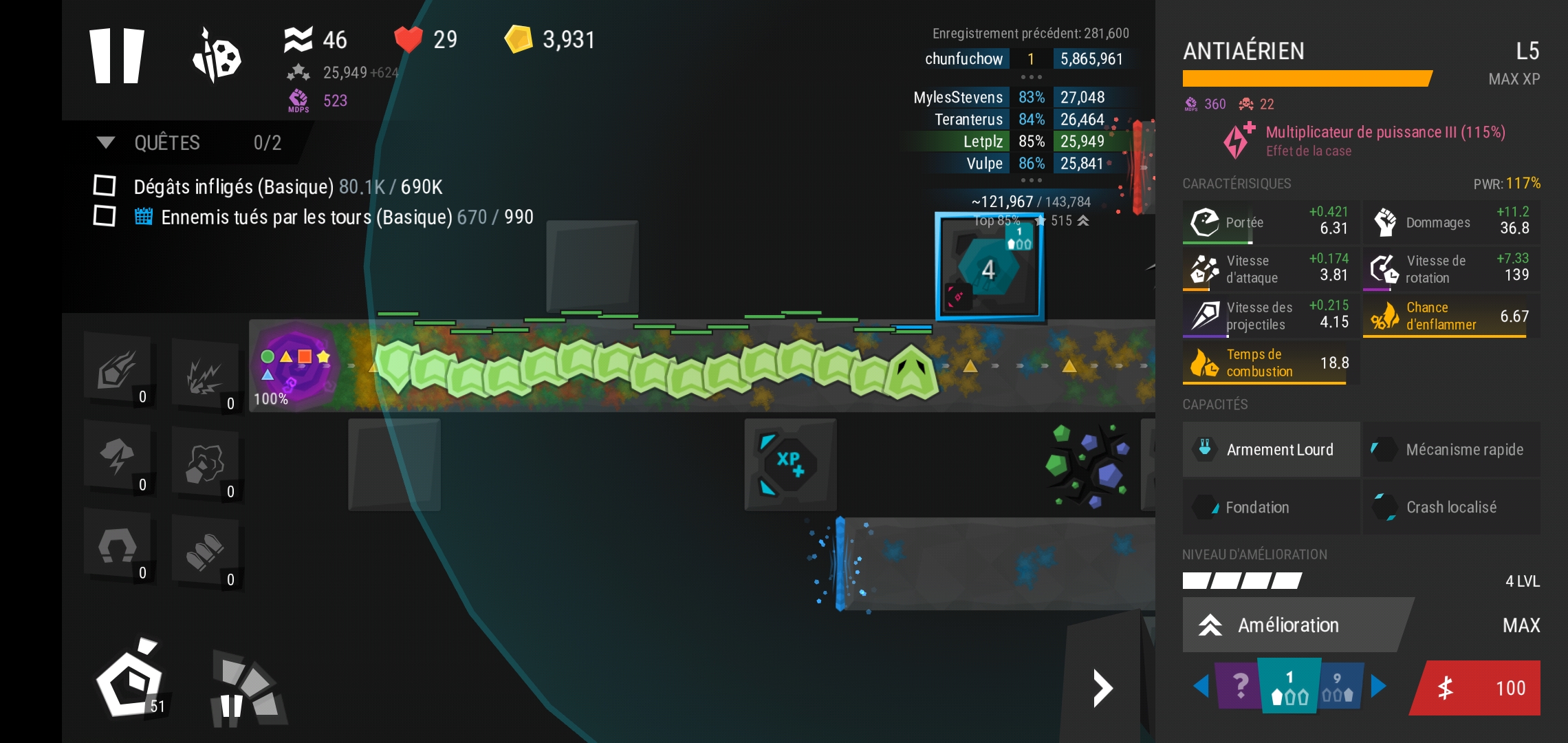Collapse the side panel with white arrow
The height and width of the screenshot is (743, 1568).
(x=1102, y=688)
